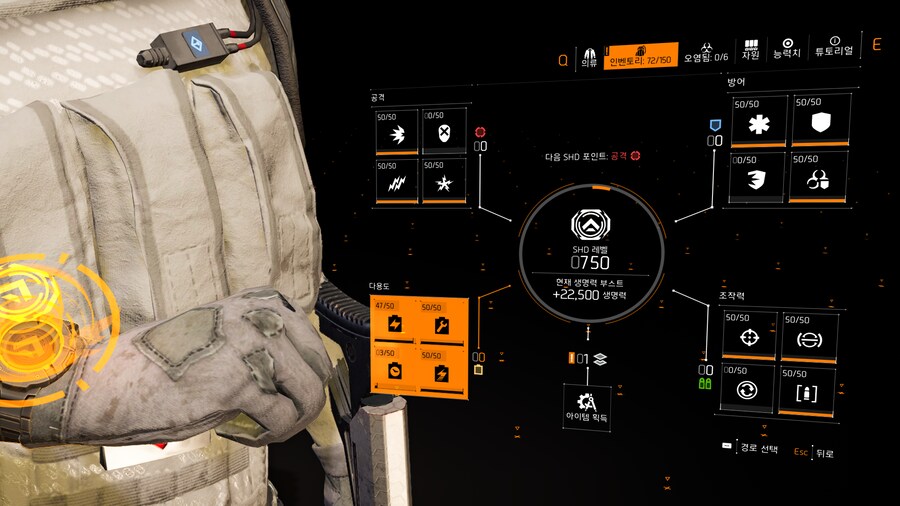
Task: Select the wrench utility upgrade
Action: [x=441, y=324]
